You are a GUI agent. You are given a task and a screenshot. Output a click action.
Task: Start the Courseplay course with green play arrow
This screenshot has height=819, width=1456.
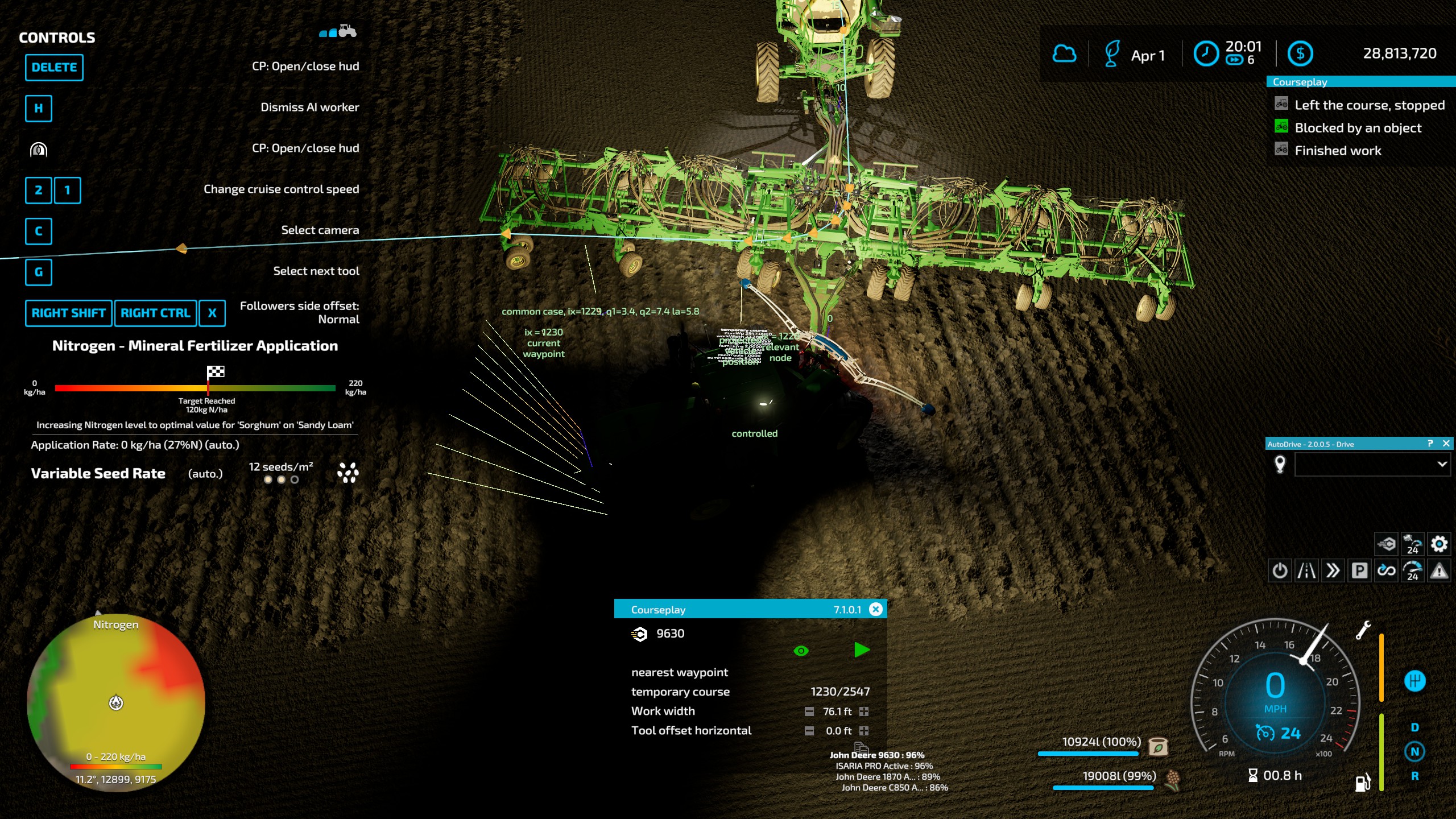(x=862, y=650)
